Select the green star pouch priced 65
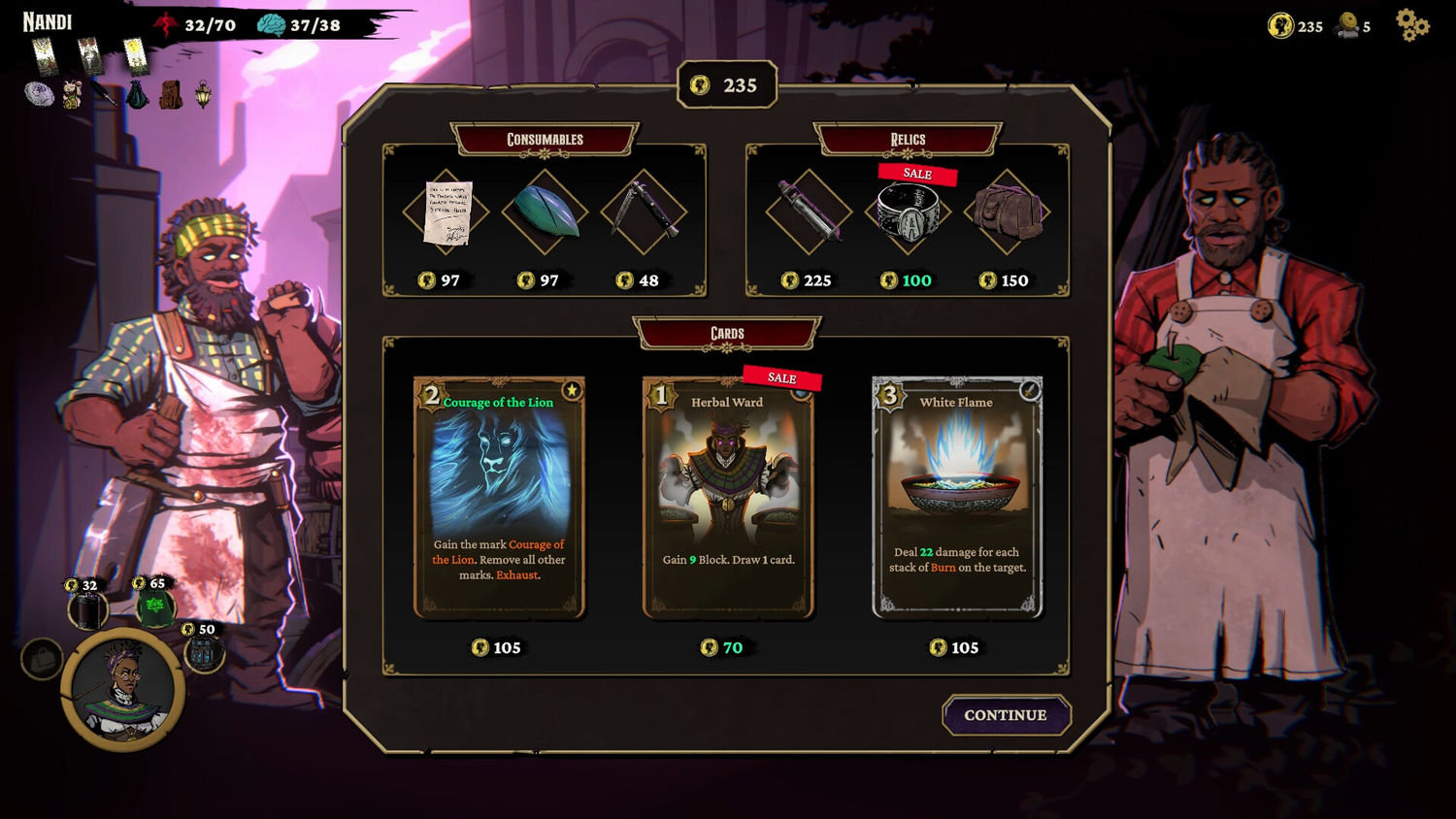Screen dimensions: 1456x819 pos(154,609)
